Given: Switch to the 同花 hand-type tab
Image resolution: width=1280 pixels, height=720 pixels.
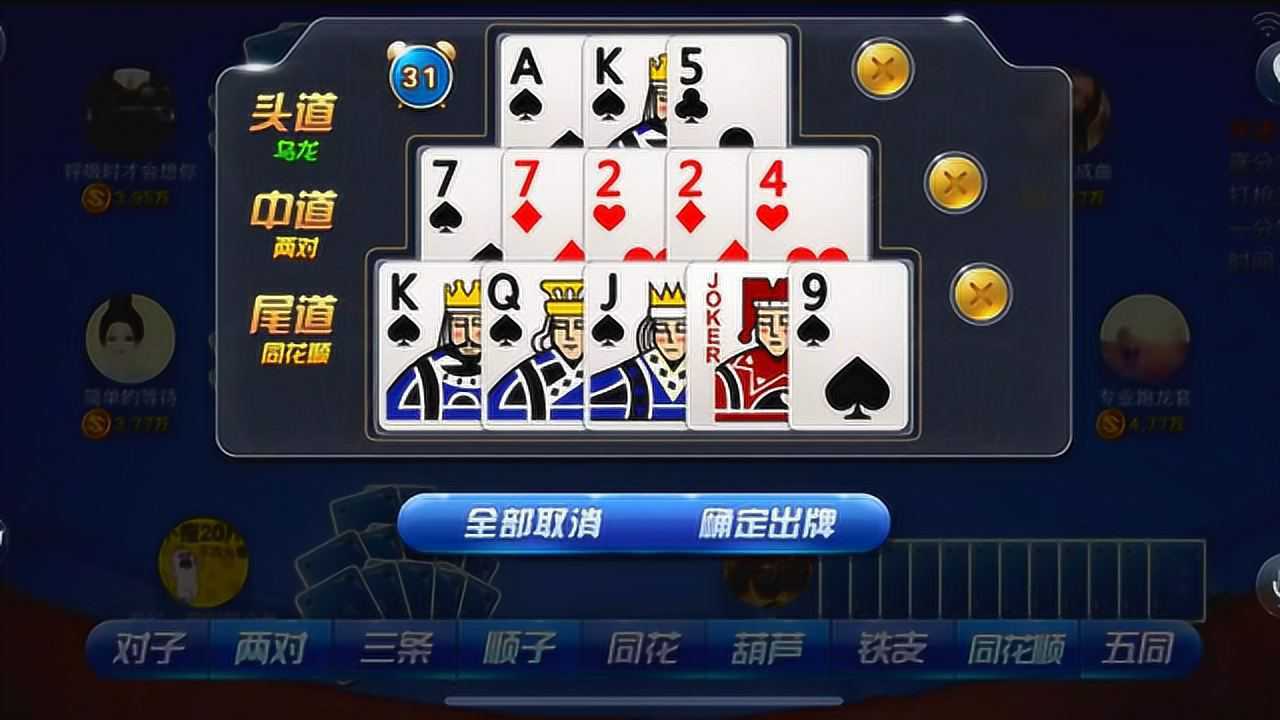Looking at the screenshot, I should click(645, 649).
